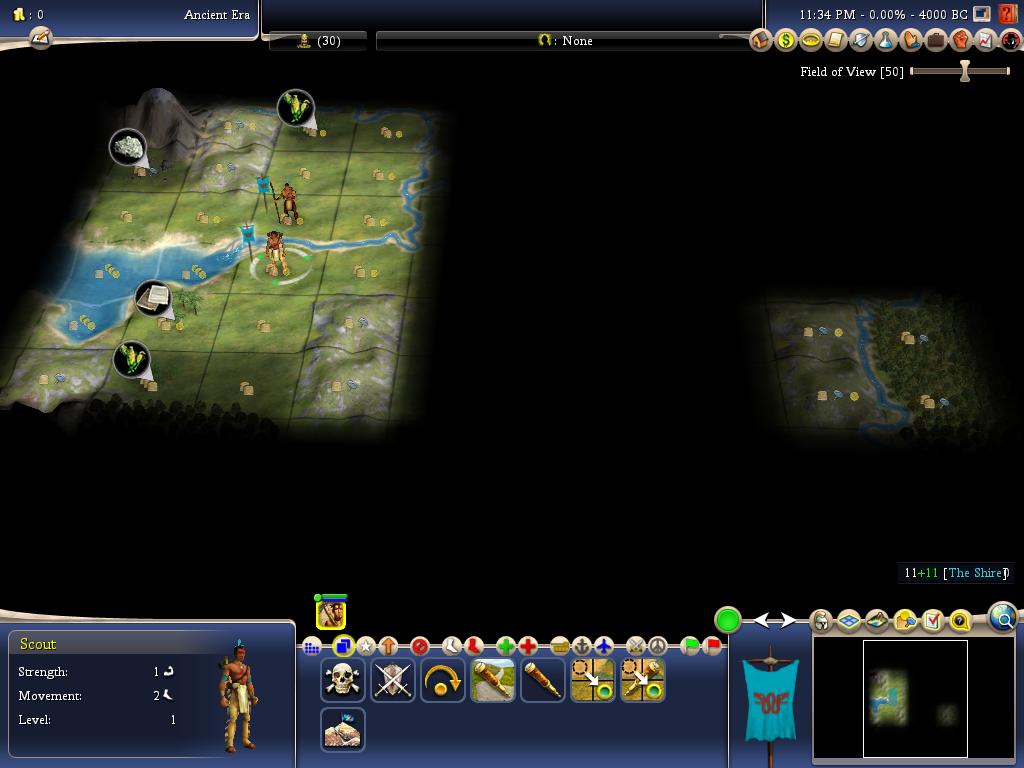Select the Scout unit portrait icon
The width and height of the screenshot is (1024, 768).
(331, 614)
